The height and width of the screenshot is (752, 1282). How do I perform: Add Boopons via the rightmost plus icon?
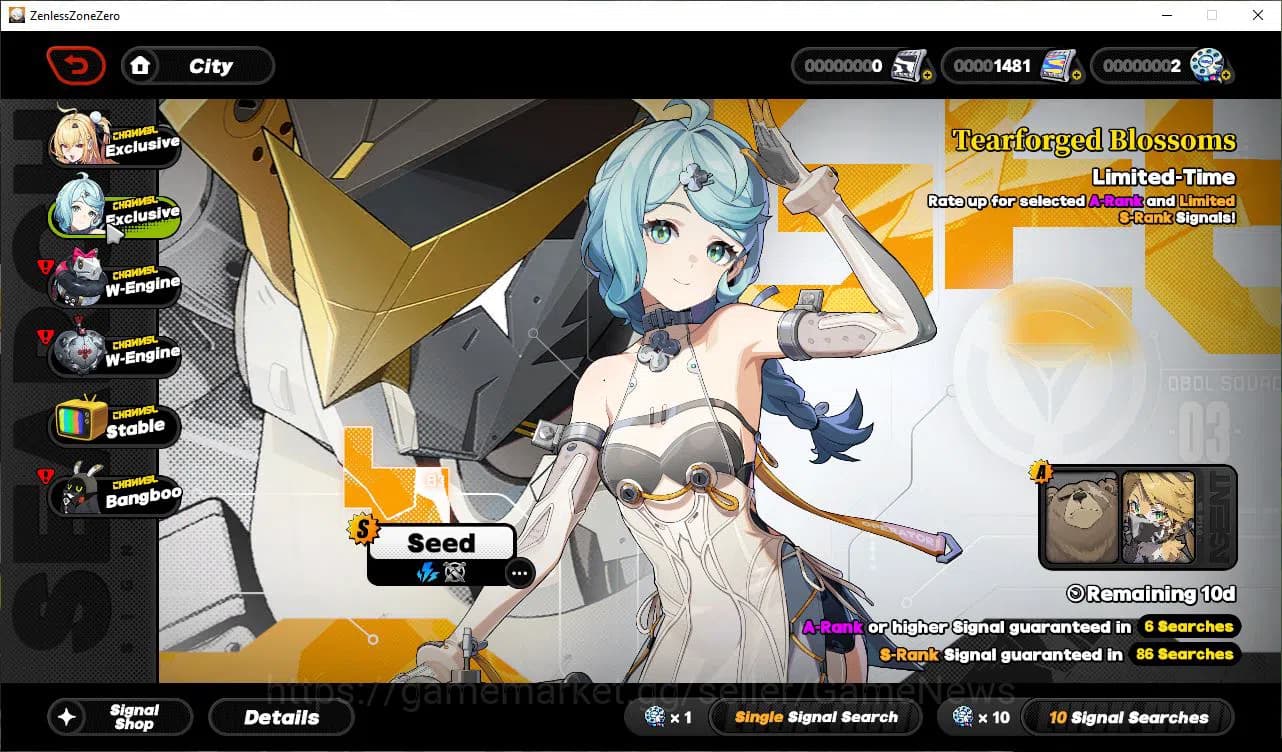1229,73
